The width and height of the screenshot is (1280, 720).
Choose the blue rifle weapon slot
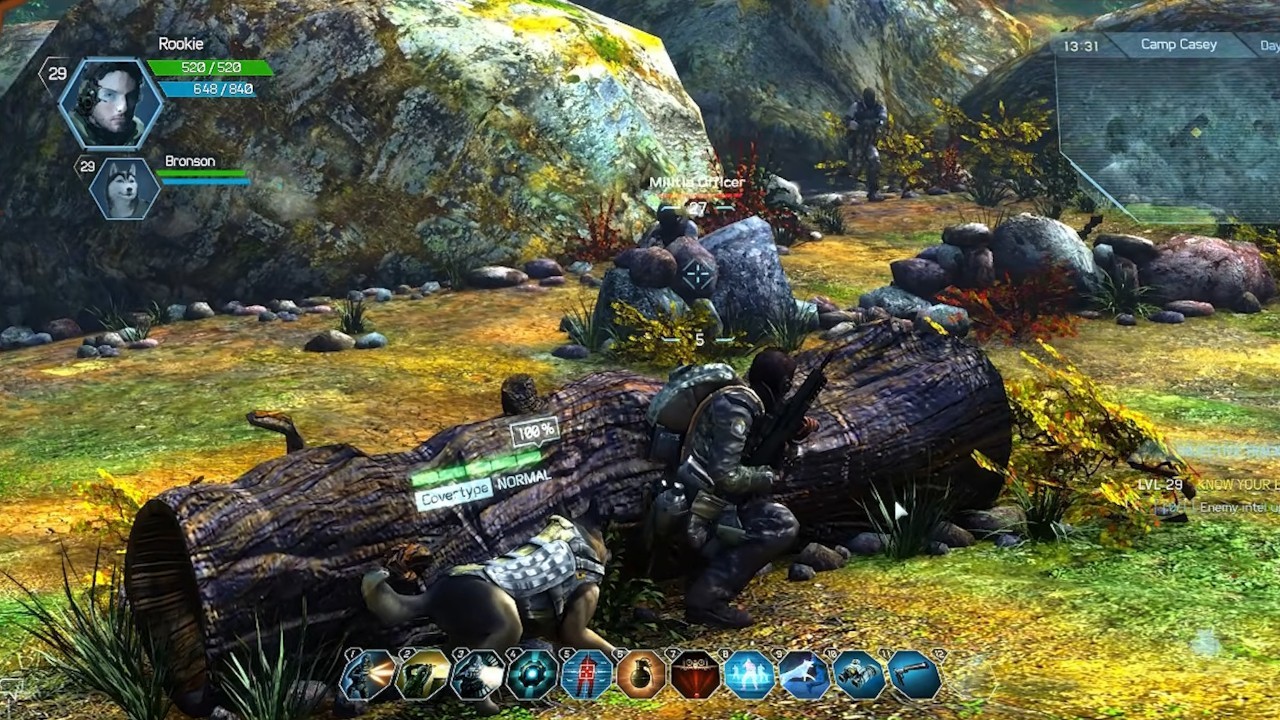point(914,674)
